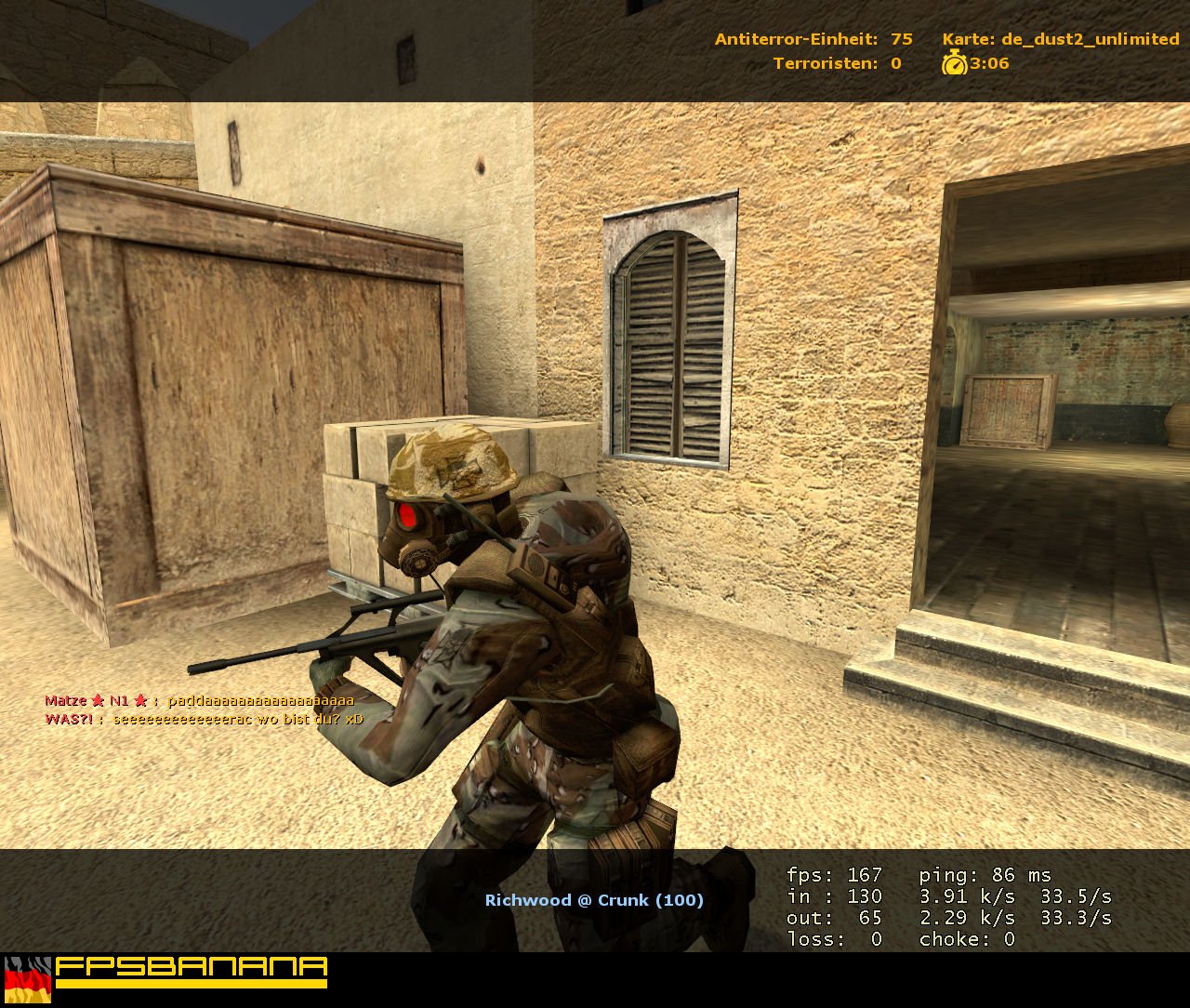Viewport: 1190px width, 1008px height.
Task: Click the Richwood @ Crunk (100) nameplate
Action: pyautogui.click(x=594, y=900)
